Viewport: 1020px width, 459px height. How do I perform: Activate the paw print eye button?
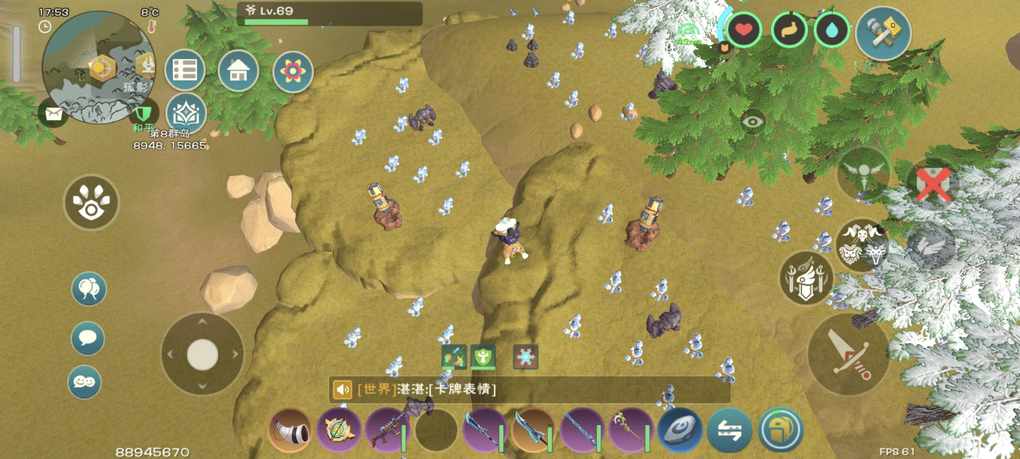pos(92,203)
